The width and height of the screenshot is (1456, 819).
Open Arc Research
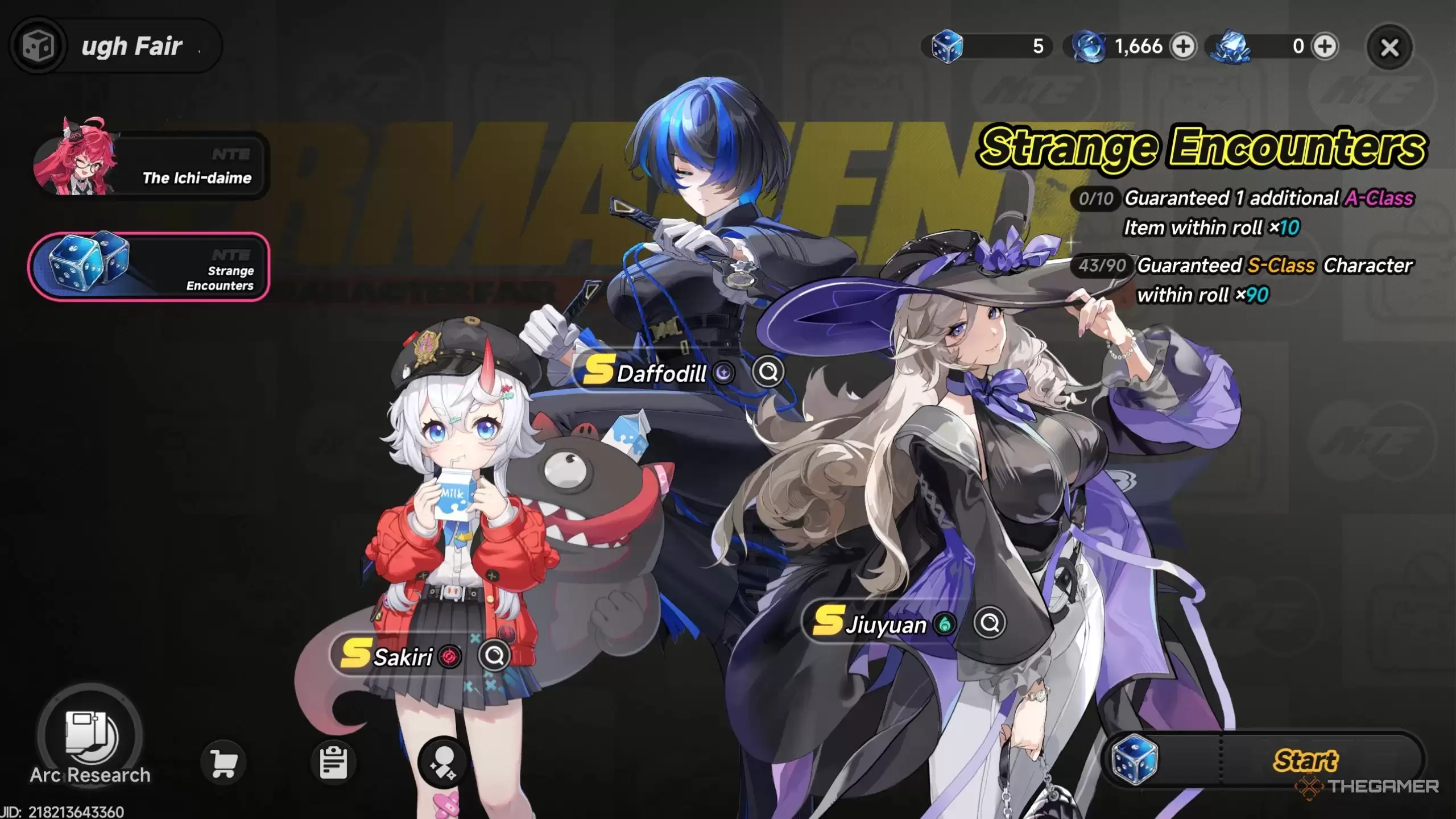pyautogui.click(x=90, y=738)
